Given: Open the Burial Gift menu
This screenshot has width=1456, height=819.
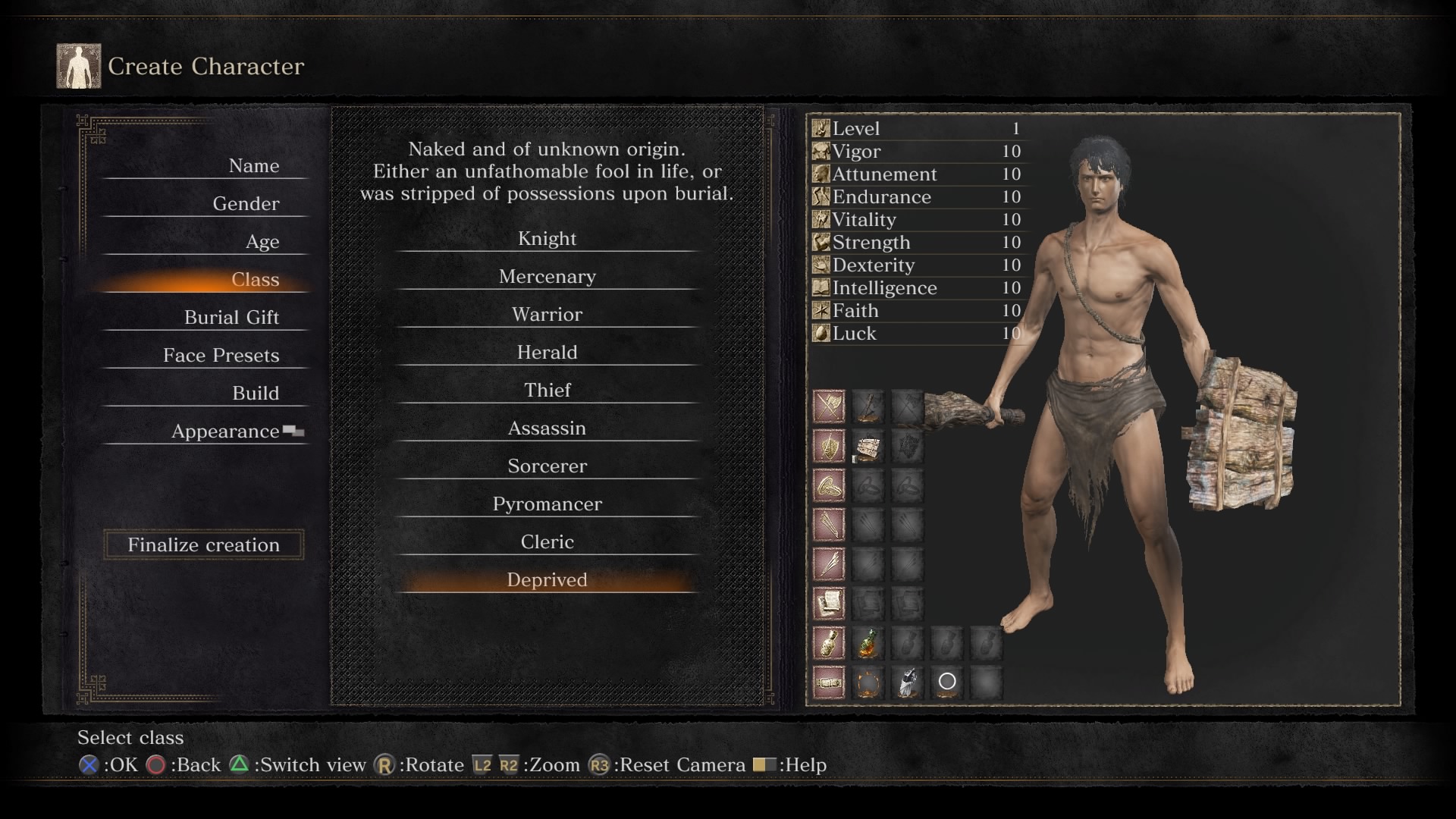Looking at the screenshot, I should tap(231, 318).
